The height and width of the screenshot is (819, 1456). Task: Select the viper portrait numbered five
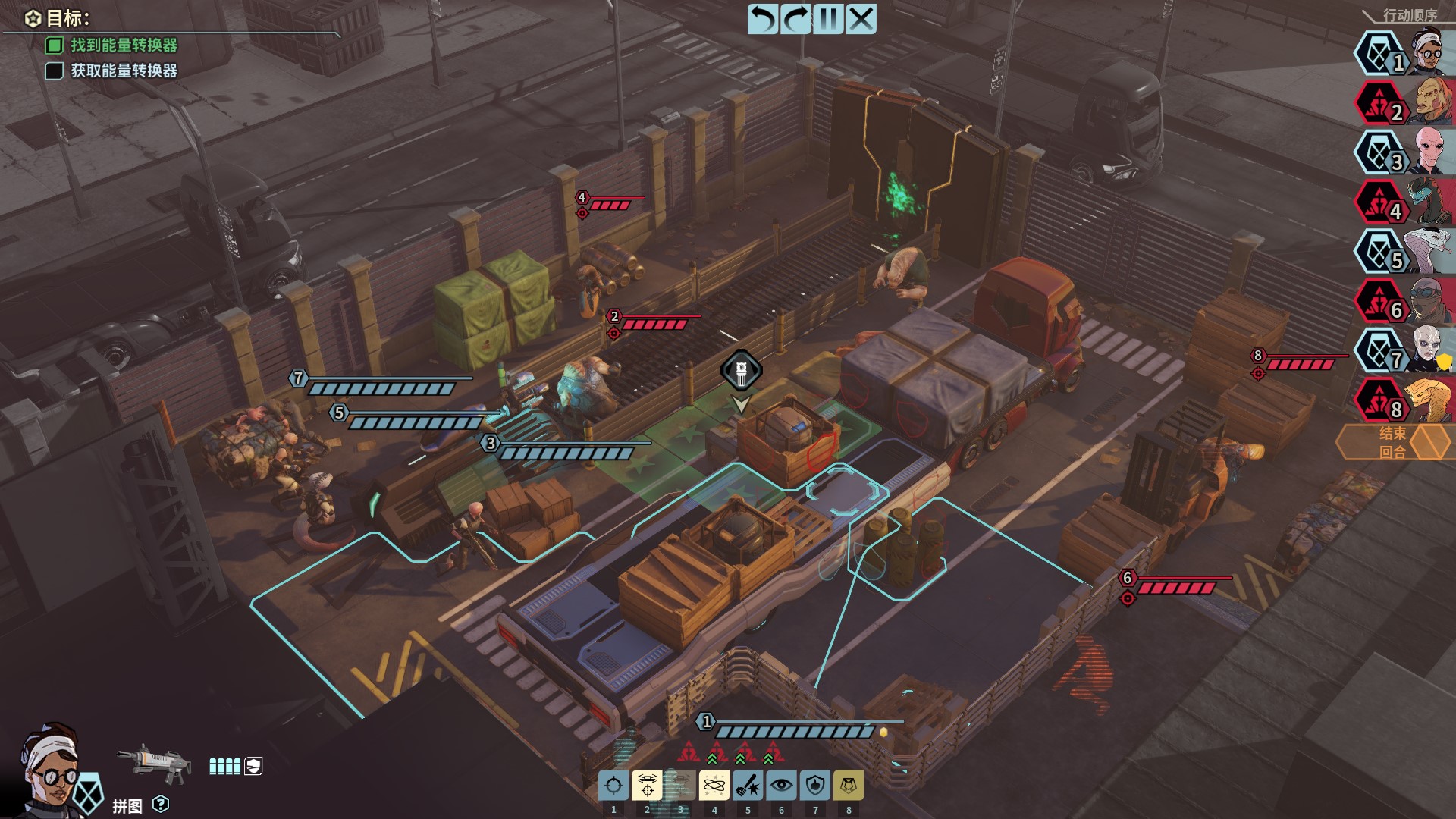(1429, 252)
